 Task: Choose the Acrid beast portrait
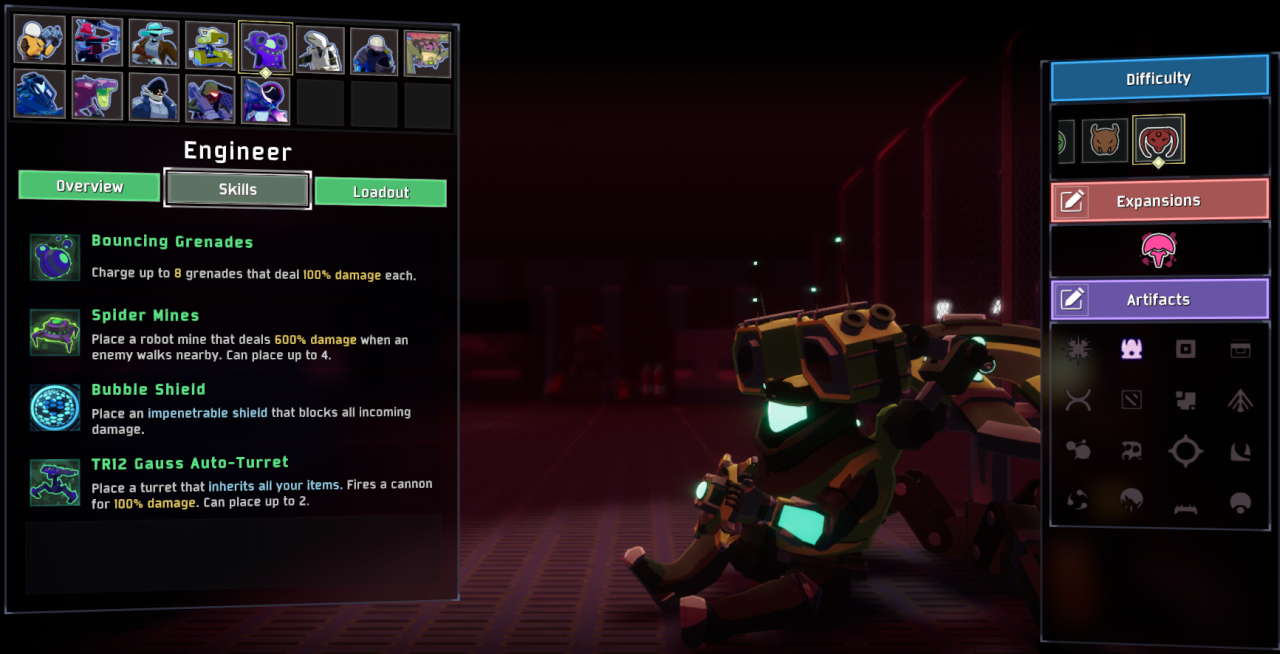pyautogui.click(x=98, y=95)
